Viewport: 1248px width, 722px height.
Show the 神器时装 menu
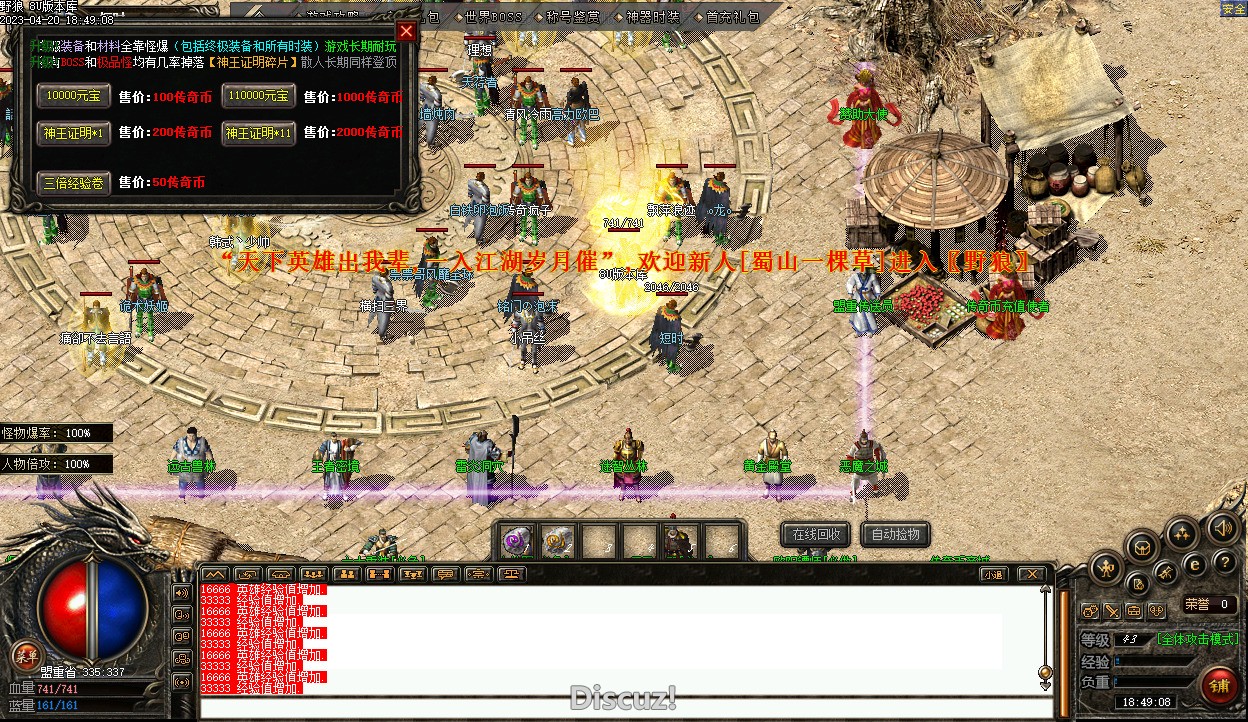tap(653, 17)
